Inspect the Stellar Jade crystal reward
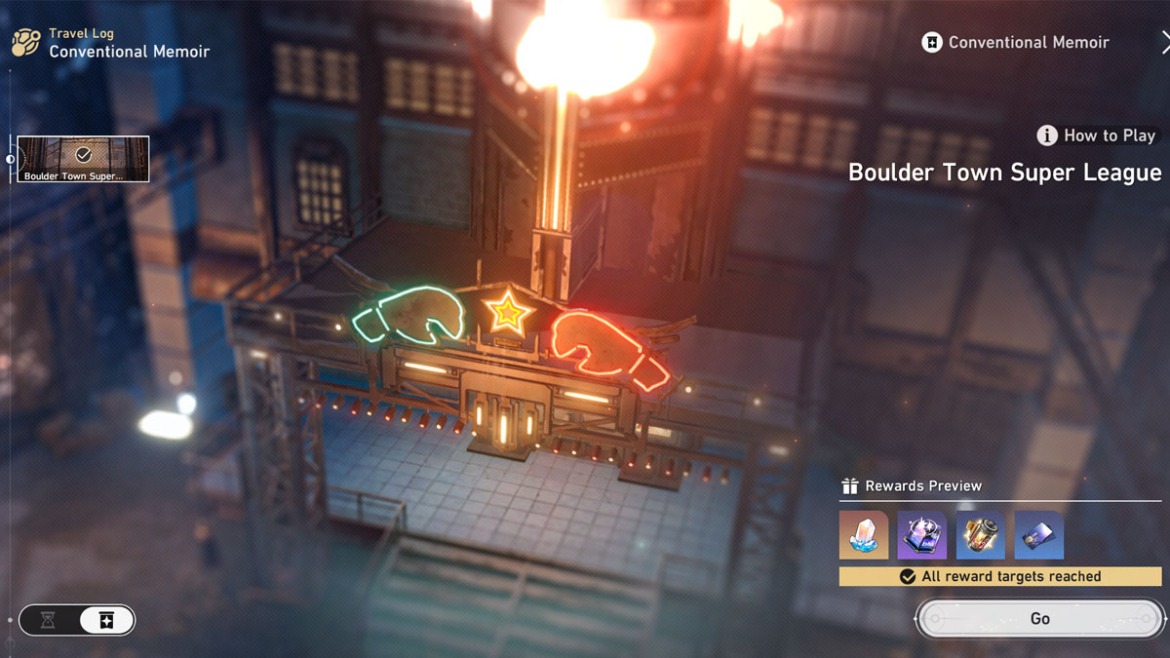The width and height of the screenshot is (1170, 658). point(863,535)
